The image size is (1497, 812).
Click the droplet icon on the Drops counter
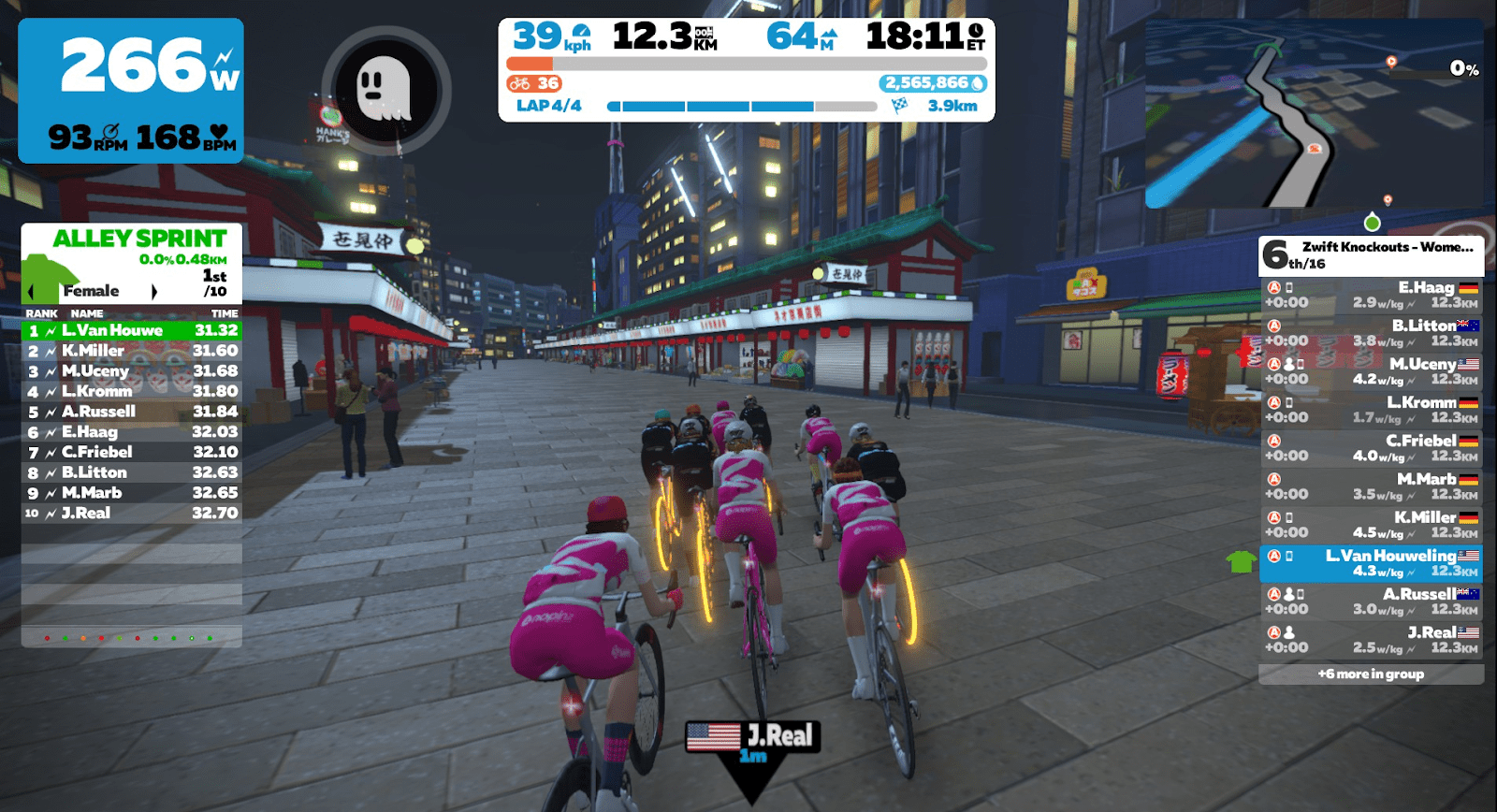click(x=976, y=84)
